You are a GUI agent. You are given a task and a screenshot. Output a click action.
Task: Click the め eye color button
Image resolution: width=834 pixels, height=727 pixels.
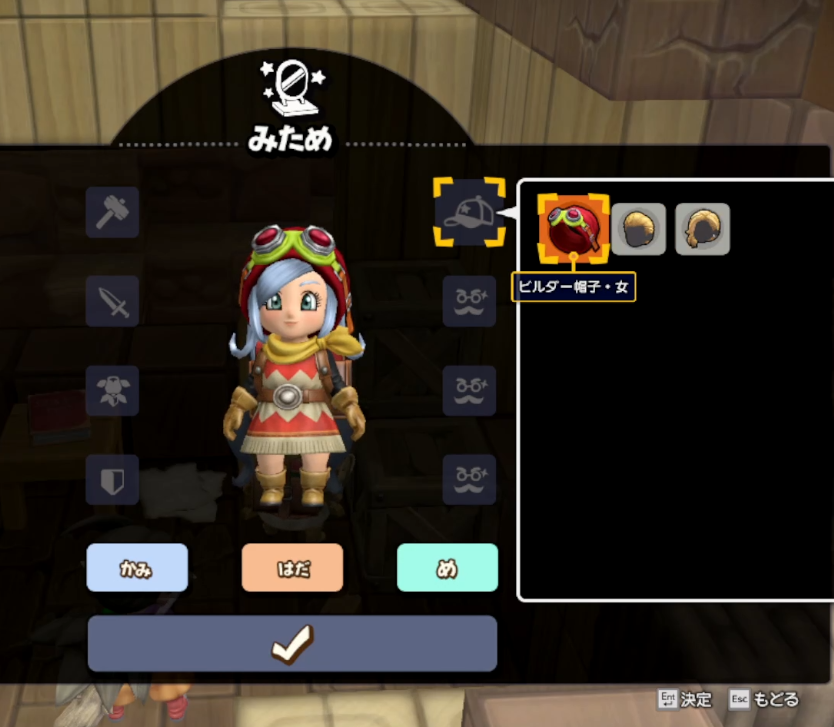click(x=447, y=568)
